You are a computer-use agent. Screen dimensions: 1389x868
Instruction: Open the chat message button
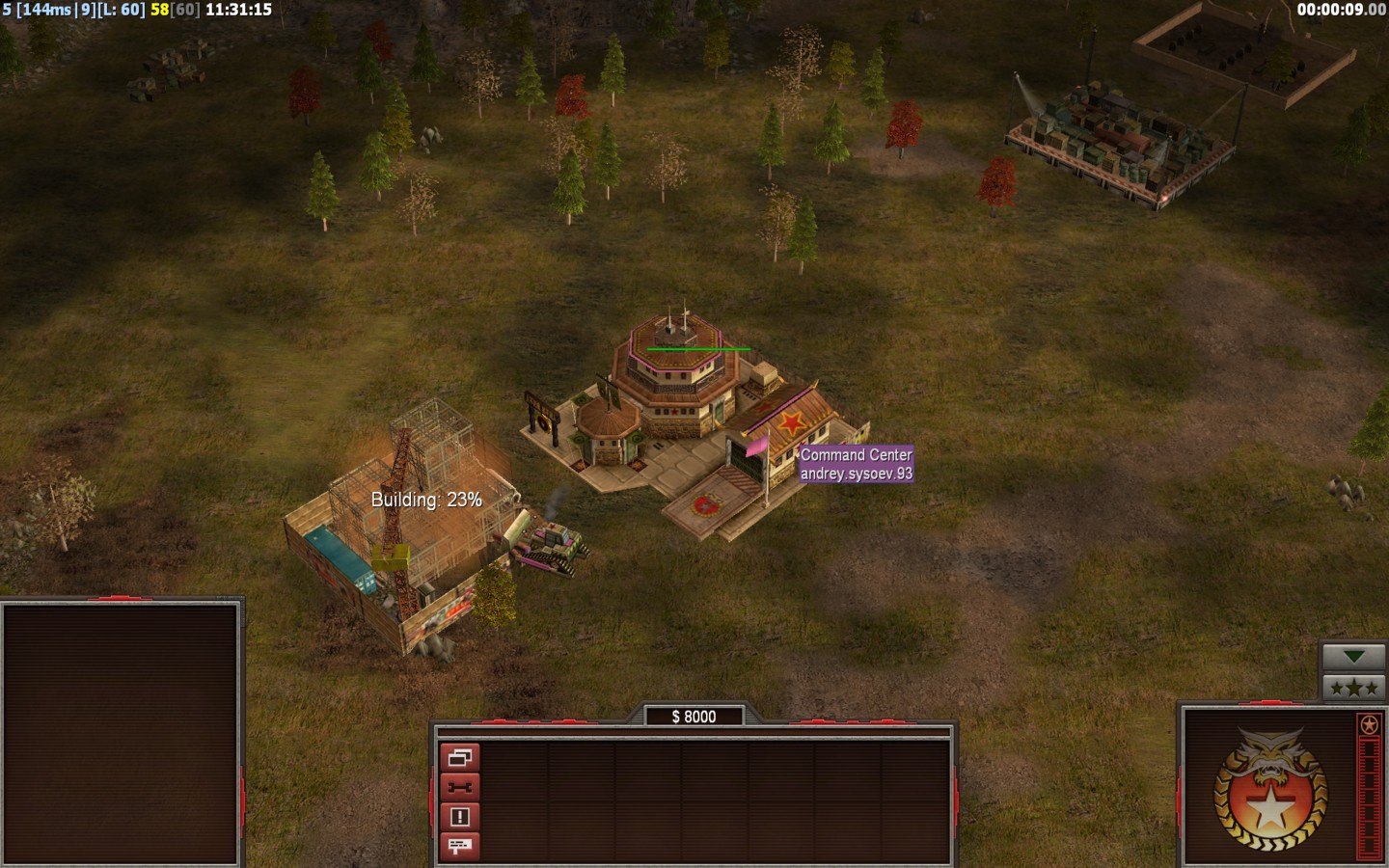[460, 846]
